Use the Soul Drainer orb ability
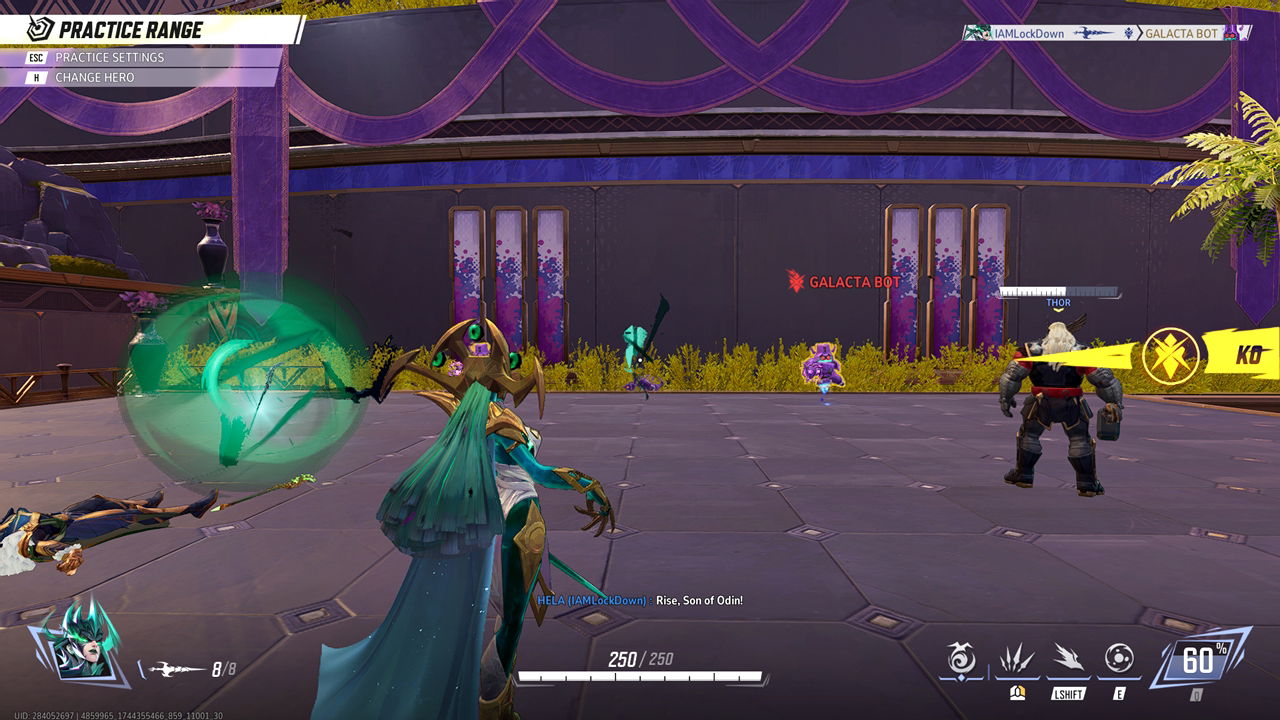The width and height of the screenshot is (1280, 720). coord(1119,659)
